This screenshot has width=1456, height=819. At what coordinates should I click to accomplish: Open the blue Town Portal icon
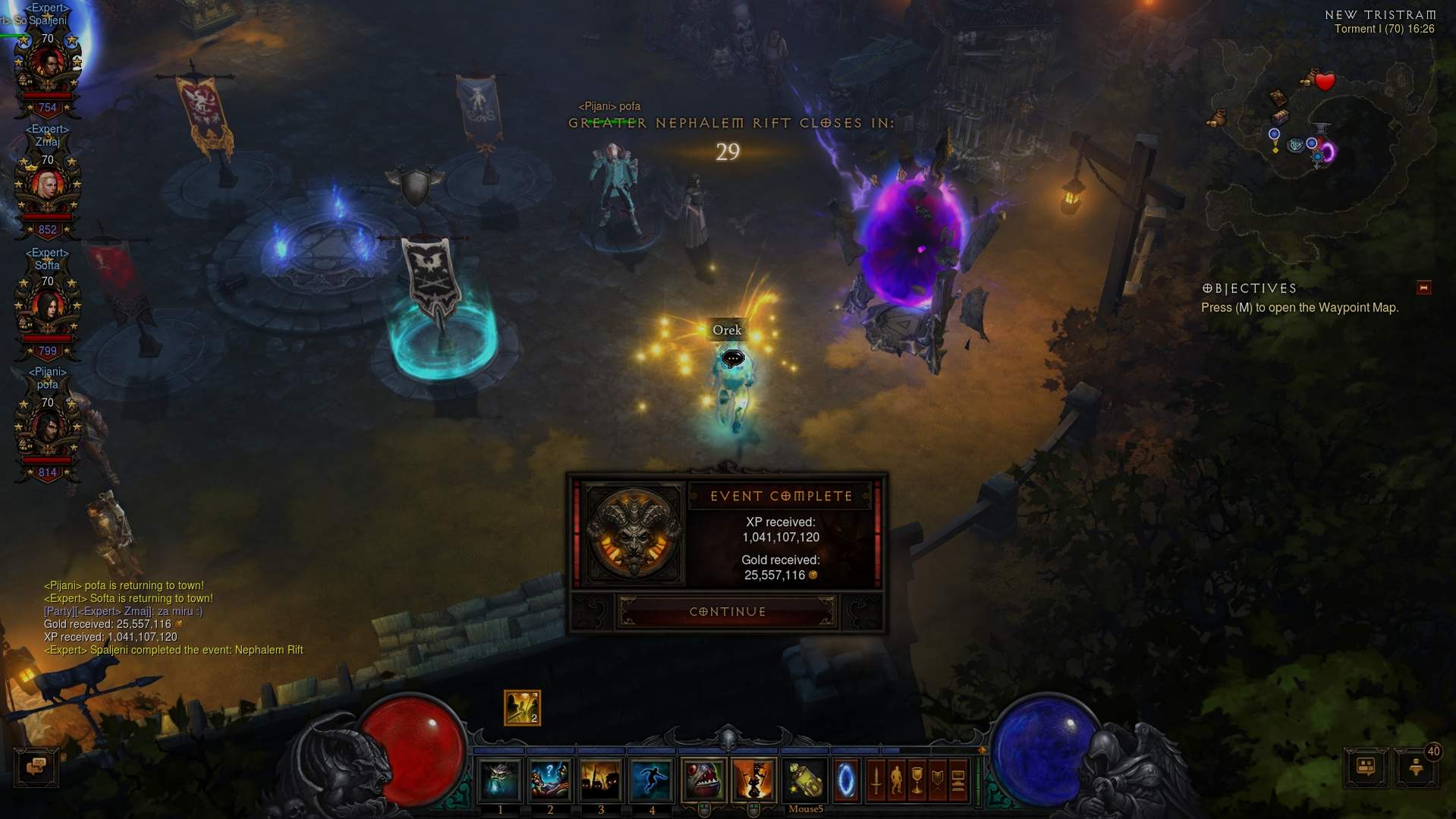pyautogui.click(x=846, y=780)
